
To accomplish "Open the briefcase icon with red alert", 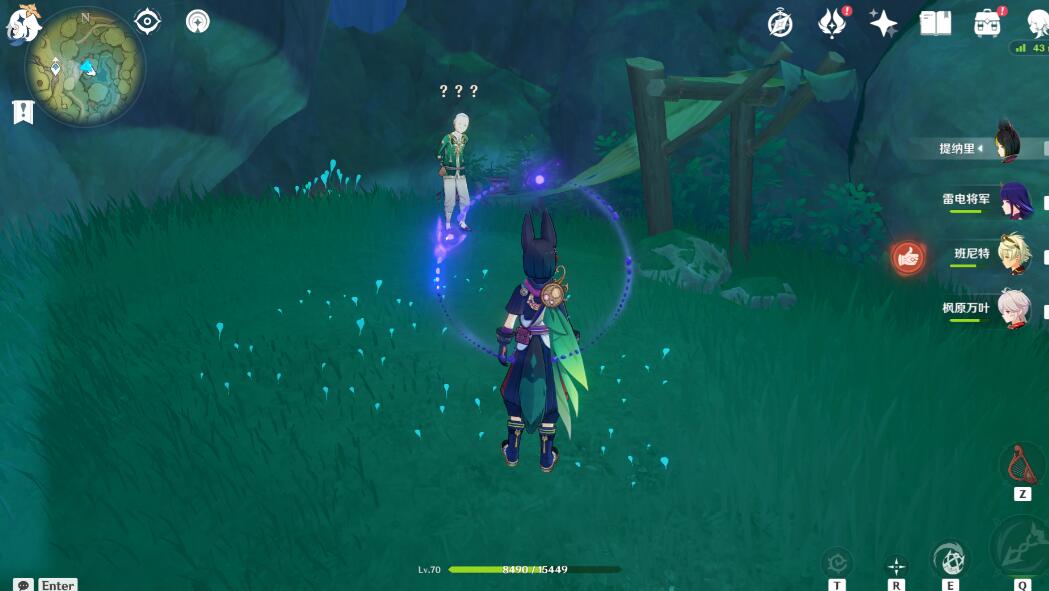I will pyautogui.click(x=987, y=23).
